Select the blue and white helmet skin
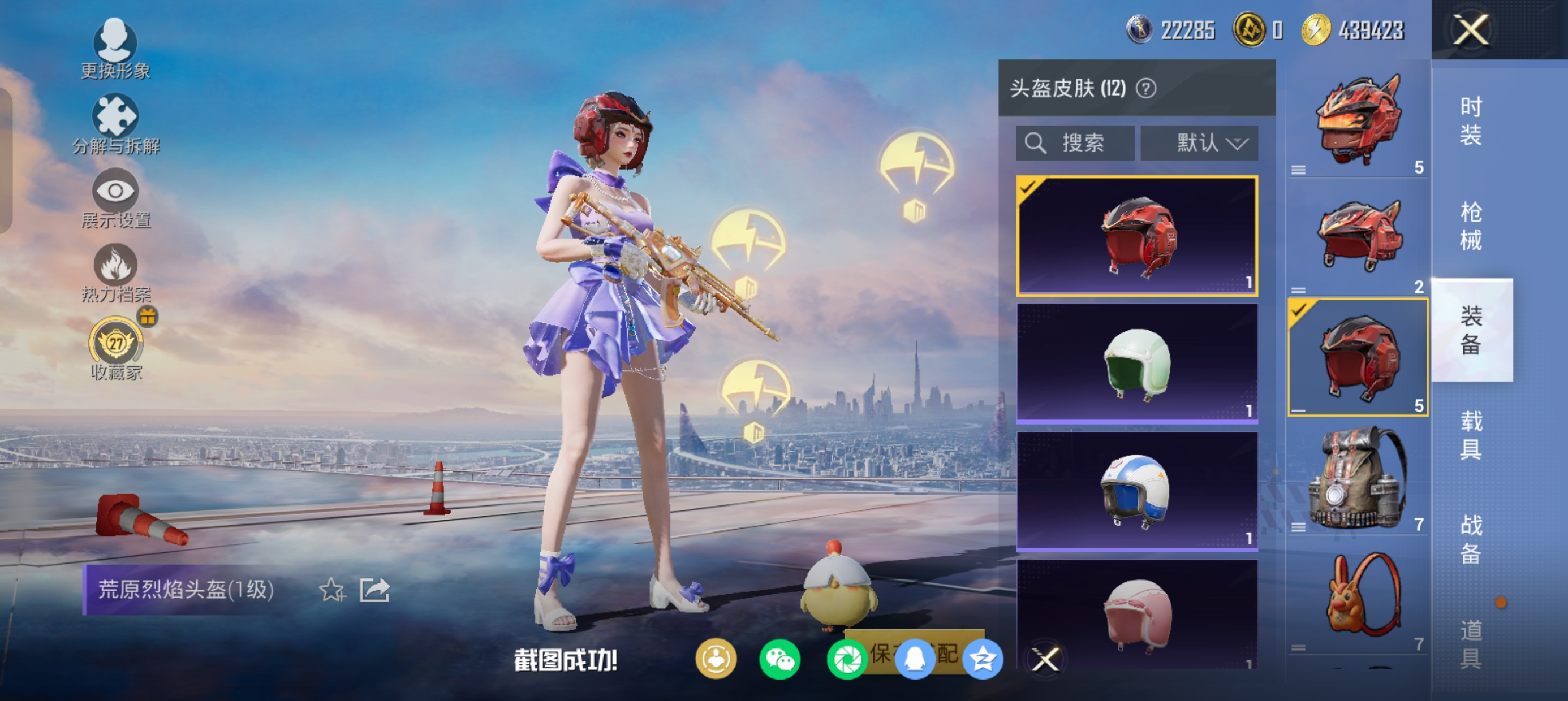1568x701 pixels. pos(1136,491)
